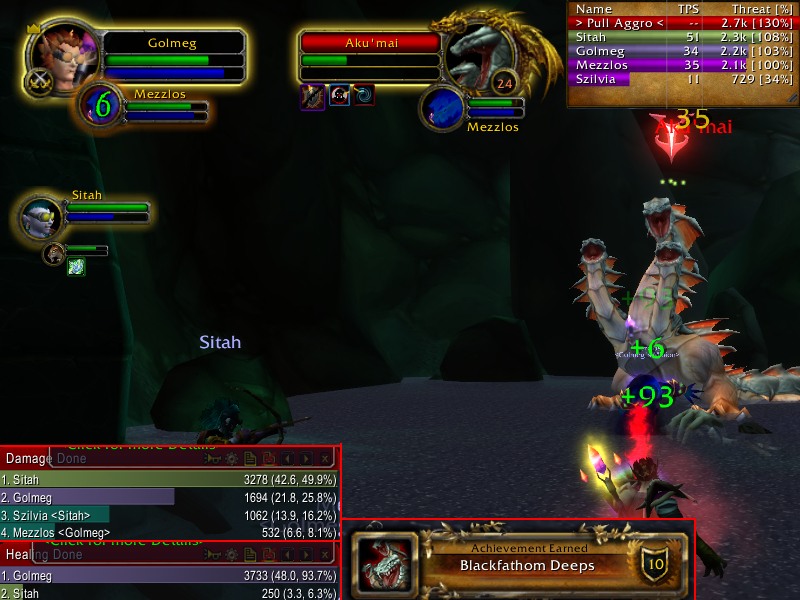Select Szilvia's row in the Damage Done list
800x600 pixels.
click(170, 514)
